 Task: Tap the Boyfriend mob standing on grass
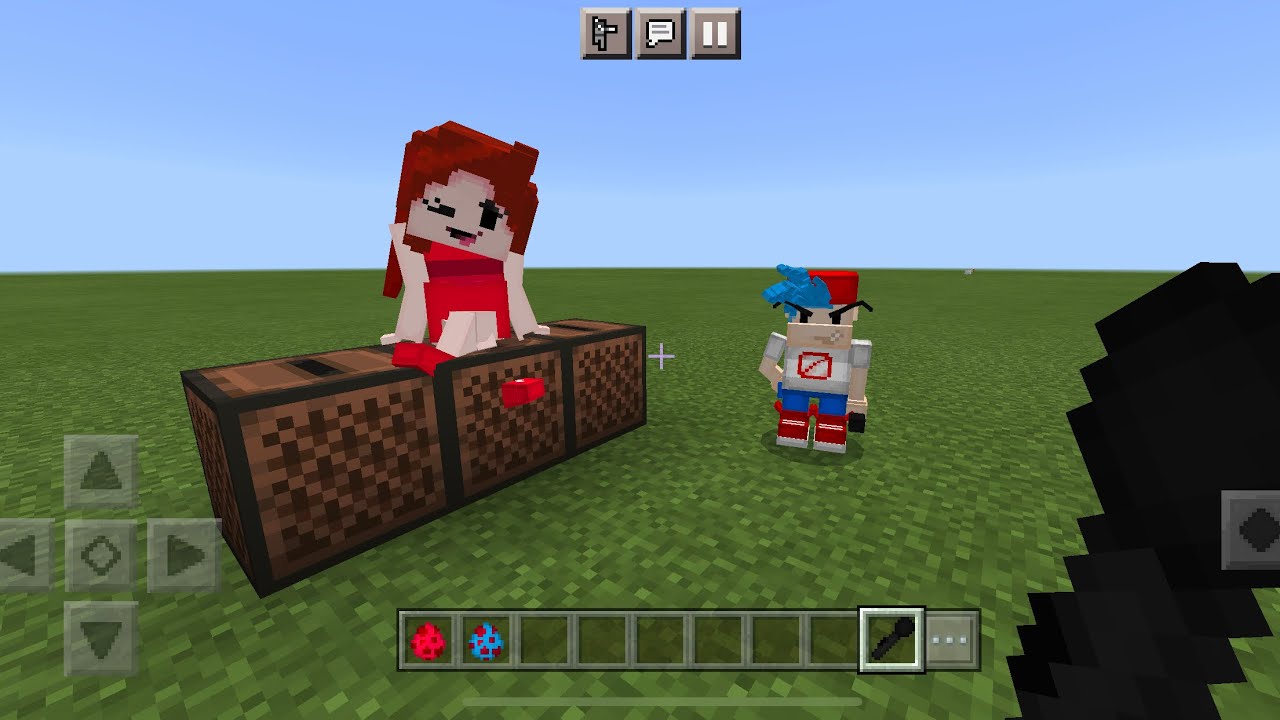[815, 360]
